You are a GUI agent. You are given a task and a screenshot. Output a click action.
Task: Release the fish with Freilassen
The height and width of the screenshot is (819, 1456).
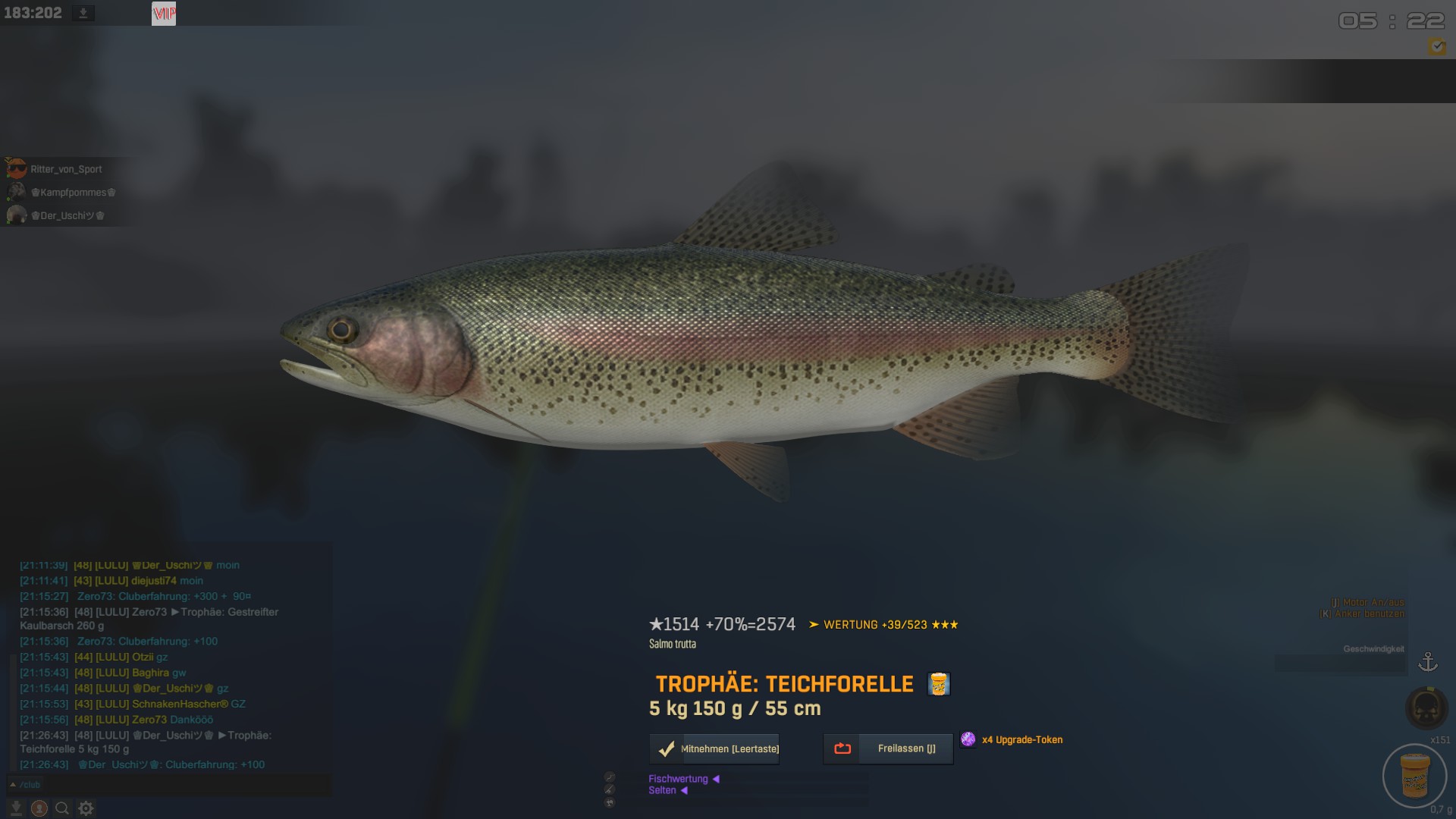click(x=888, y=748)
